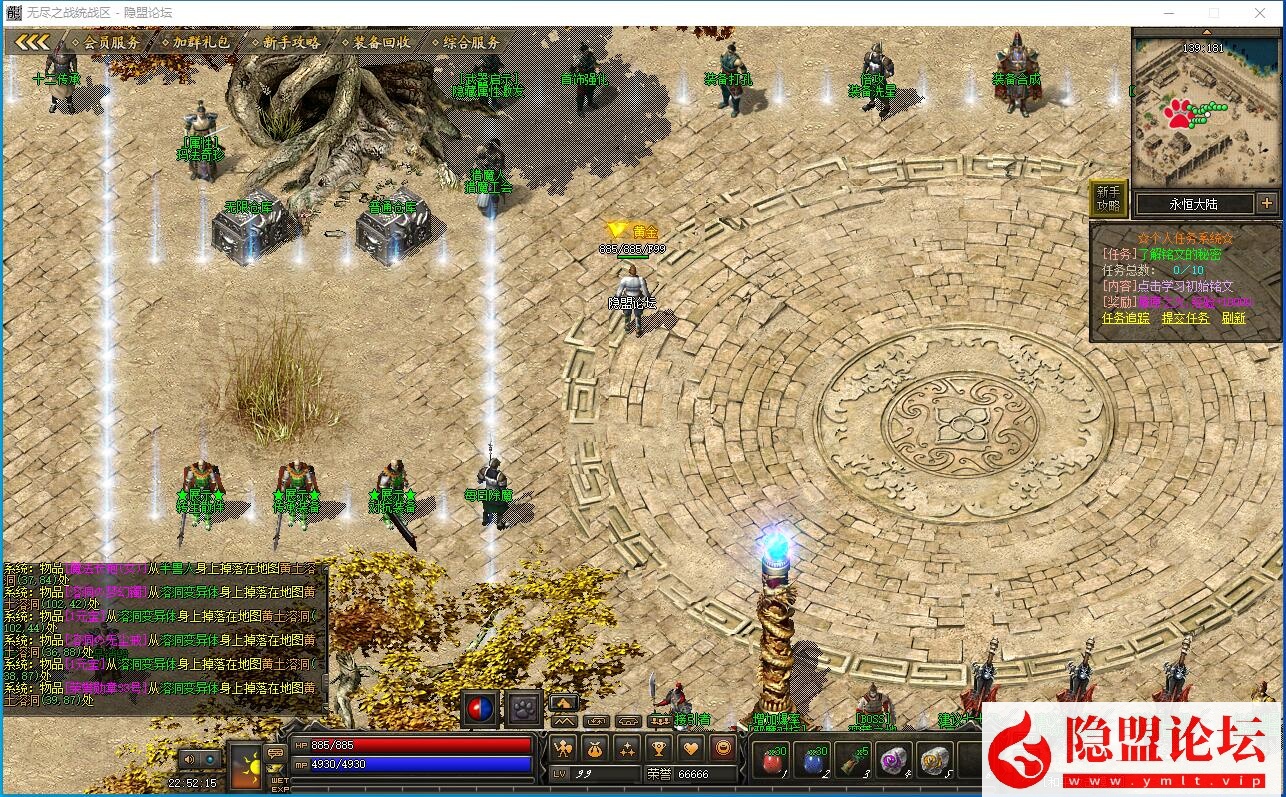1286x797 pixels.
Task: Toggle sound with the speaker icon
Action: pyautogui.click(x=187, y=759)
